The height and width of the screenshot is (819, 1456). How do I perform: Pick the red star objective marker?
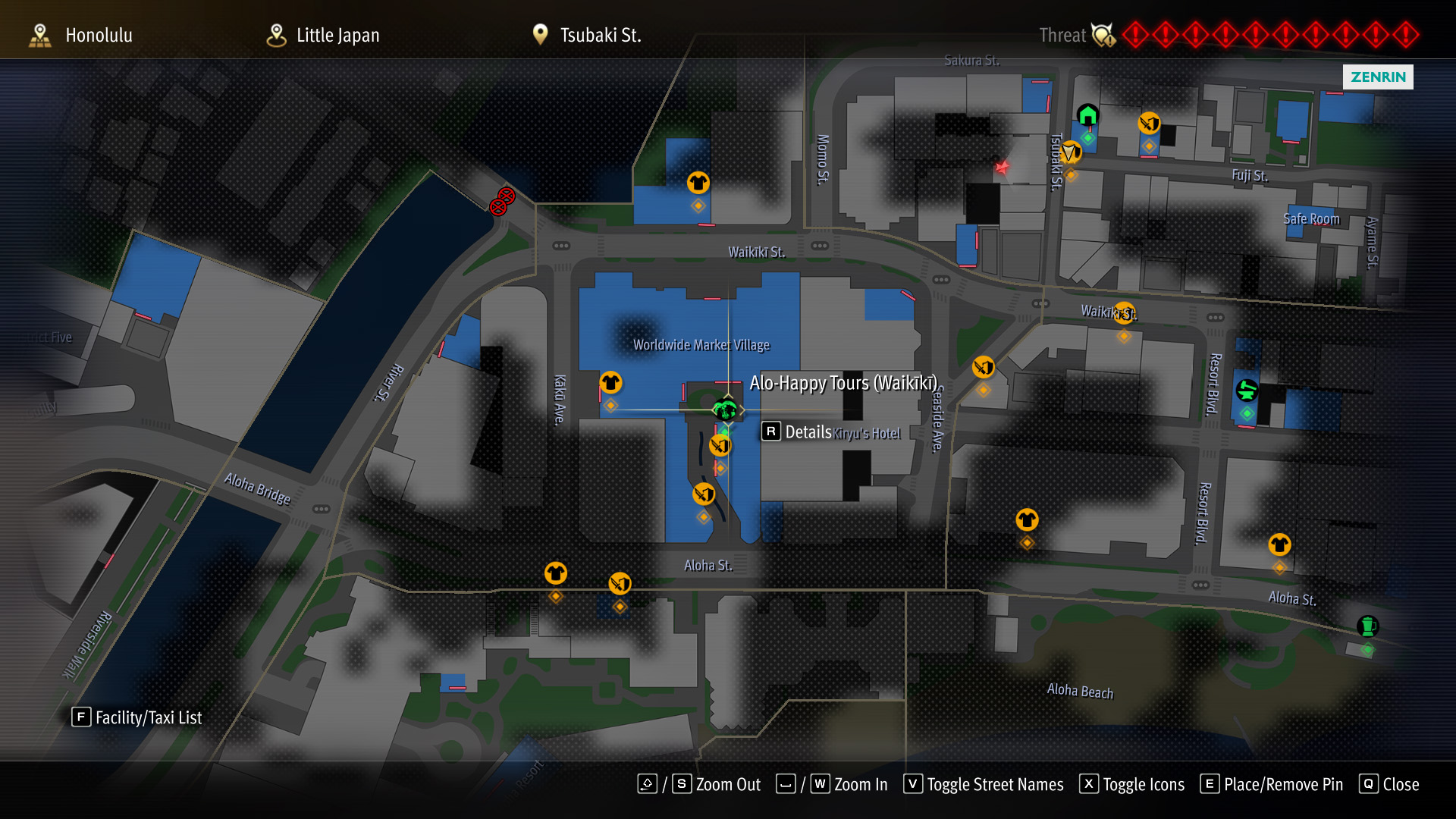[x=1002, y=168]
